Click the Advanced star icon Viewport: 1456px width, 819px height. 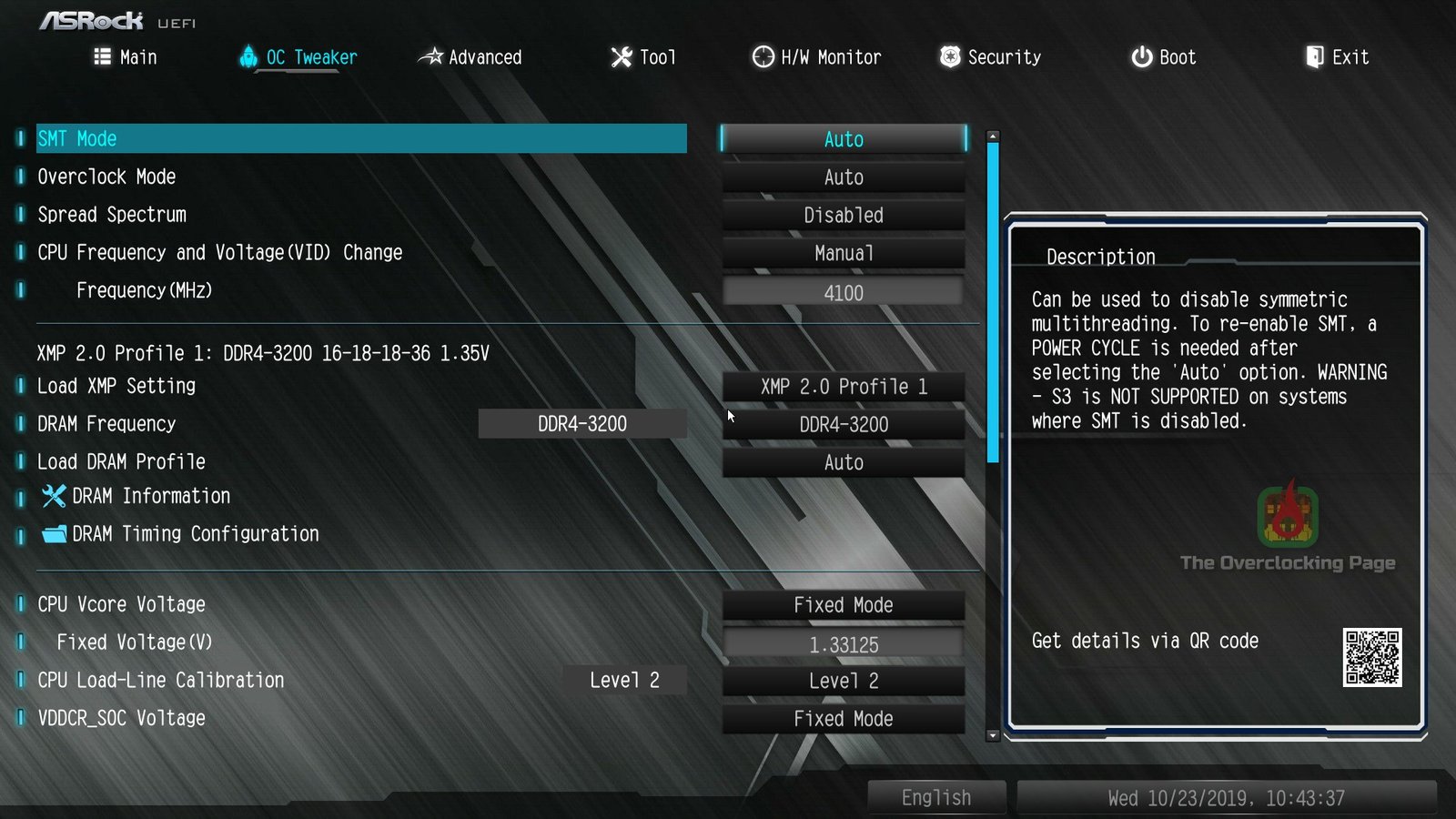coord(432,56)
